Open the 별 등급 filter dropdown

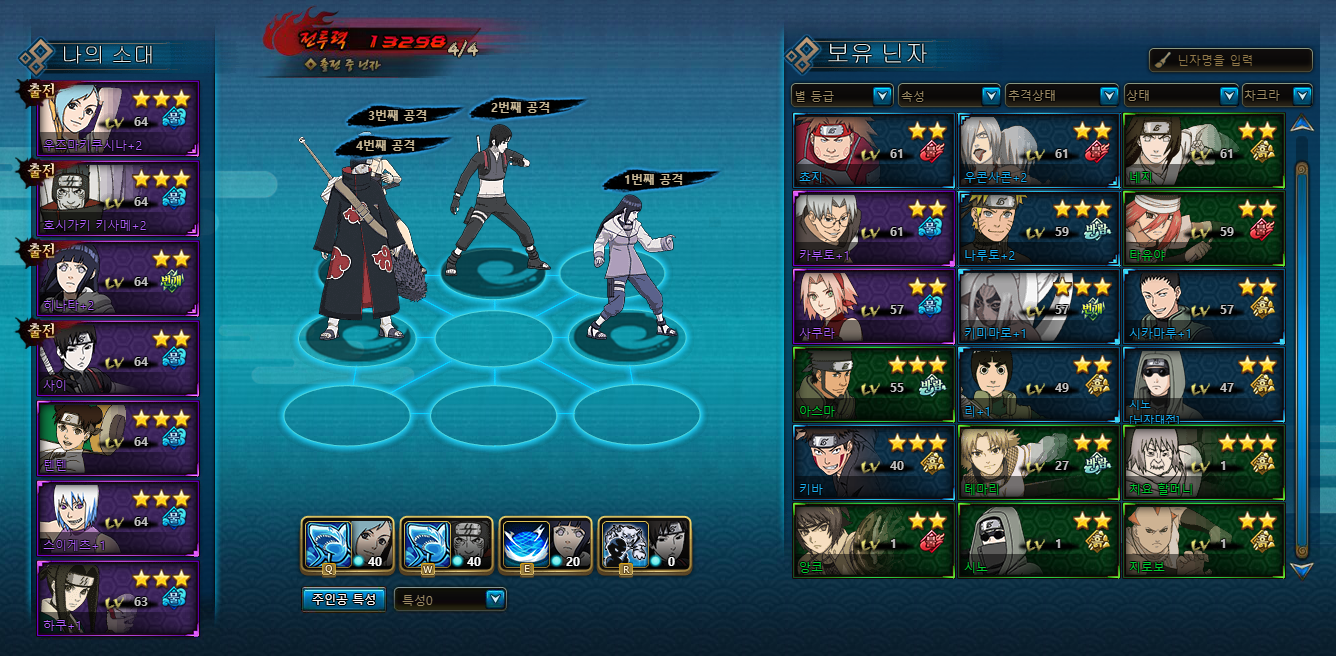(841, 96)
